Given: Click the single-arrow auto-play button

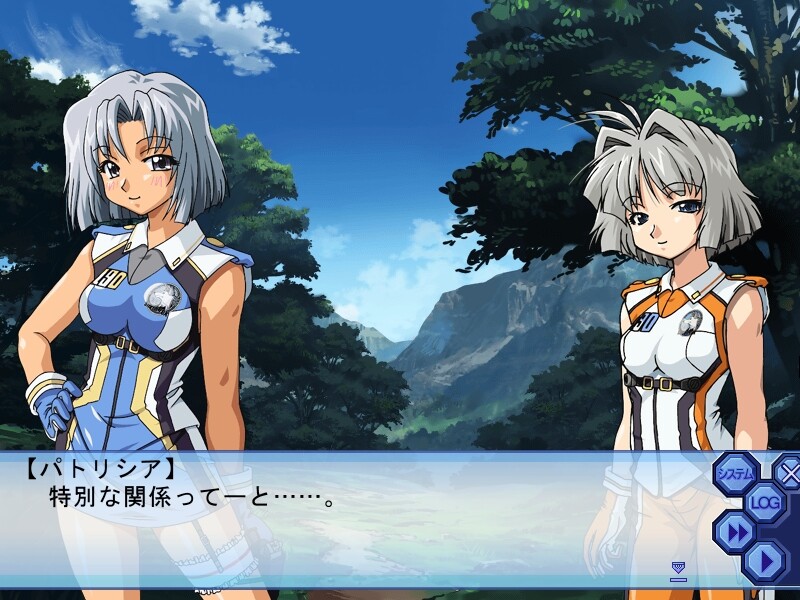Looking at the screenshot, I should coord(765,560).
